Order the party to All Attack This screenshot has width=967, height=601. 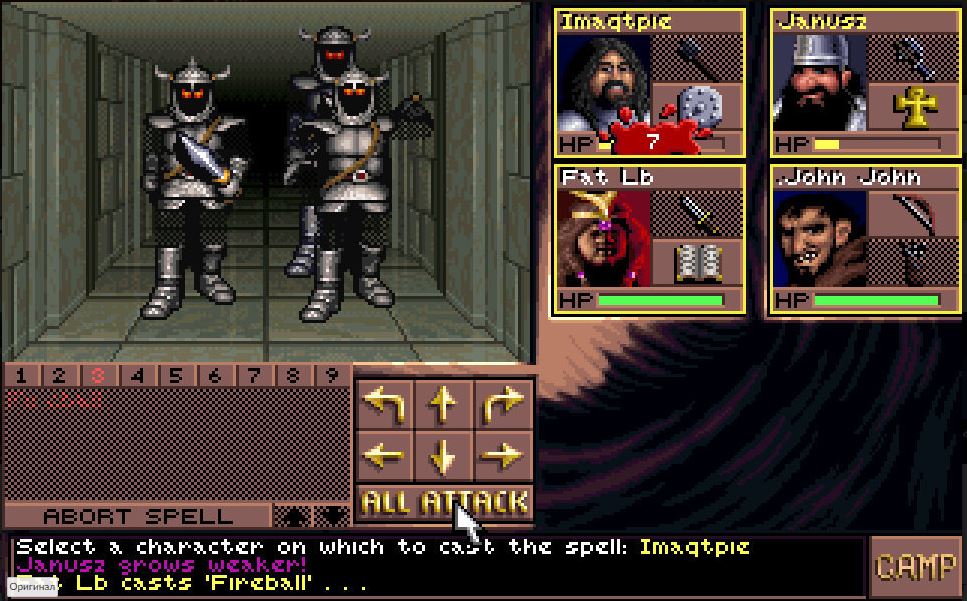tap(444, 501)
